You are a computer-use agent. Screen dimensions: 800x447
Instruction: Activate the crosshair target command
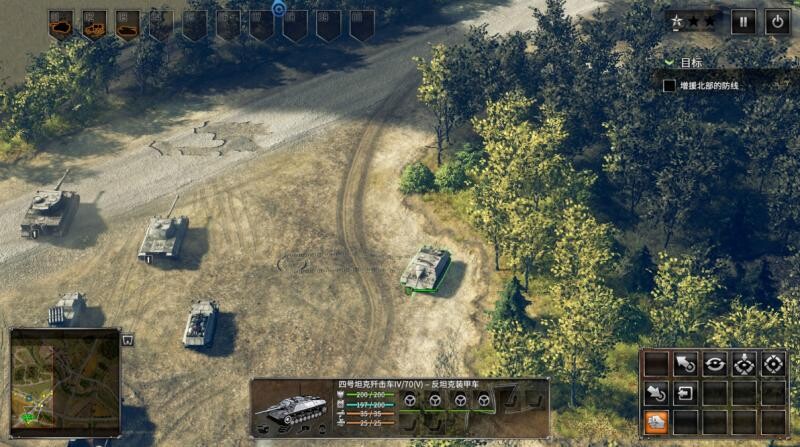(773, 364)
